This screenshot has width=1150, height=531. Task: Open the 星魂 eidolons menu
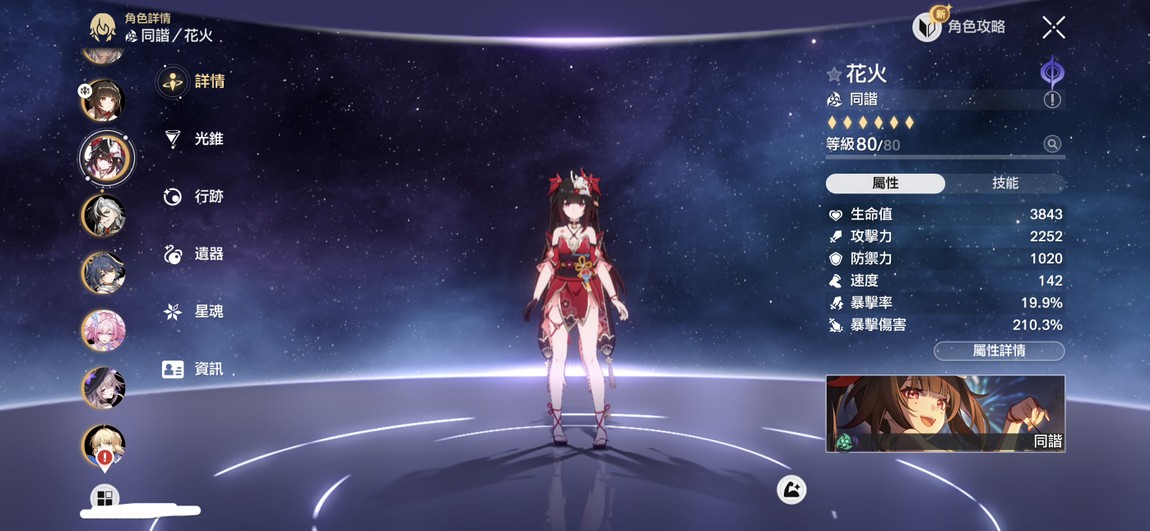[195, 312]
